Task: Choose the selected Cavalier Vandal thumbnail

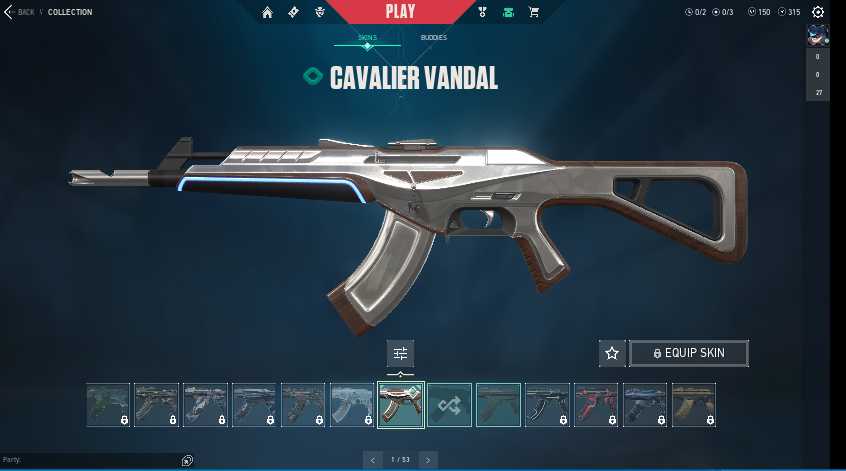Action: [400, 405]
